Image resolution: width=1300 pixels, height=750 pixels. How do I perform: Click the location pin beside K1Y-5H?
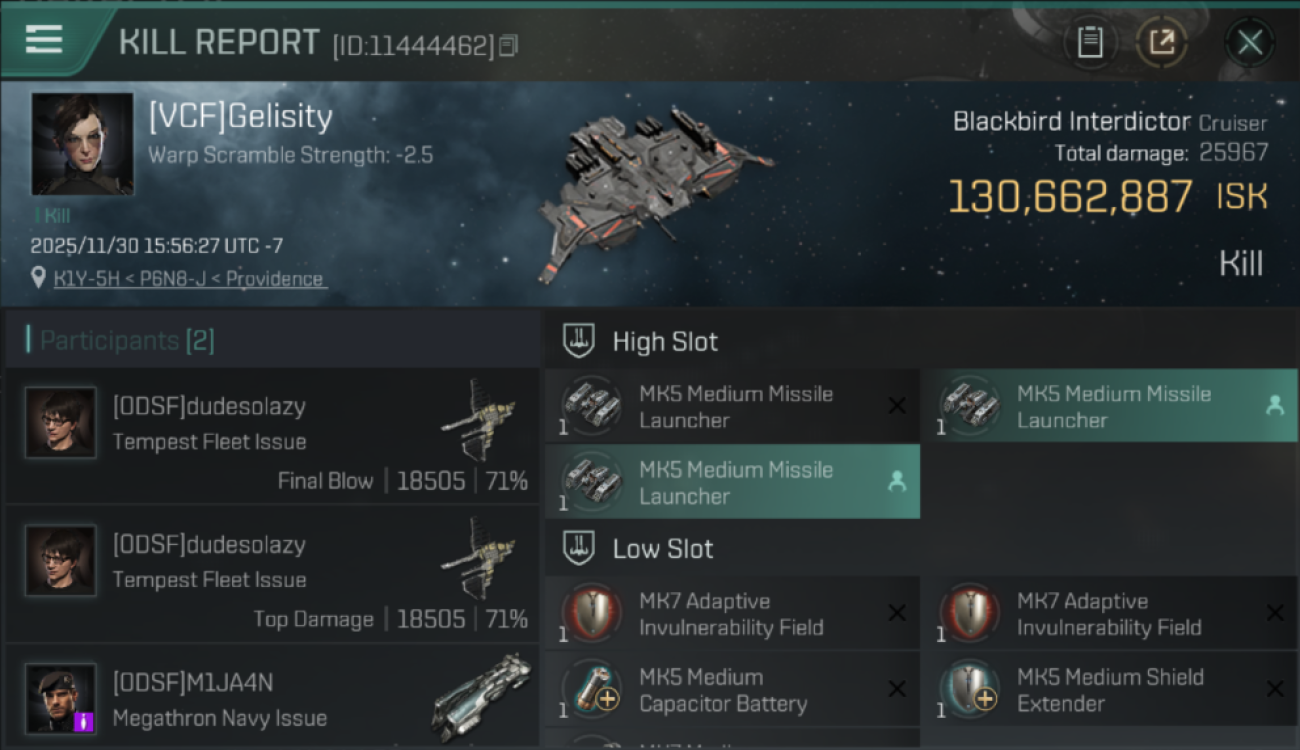(37, 277)
